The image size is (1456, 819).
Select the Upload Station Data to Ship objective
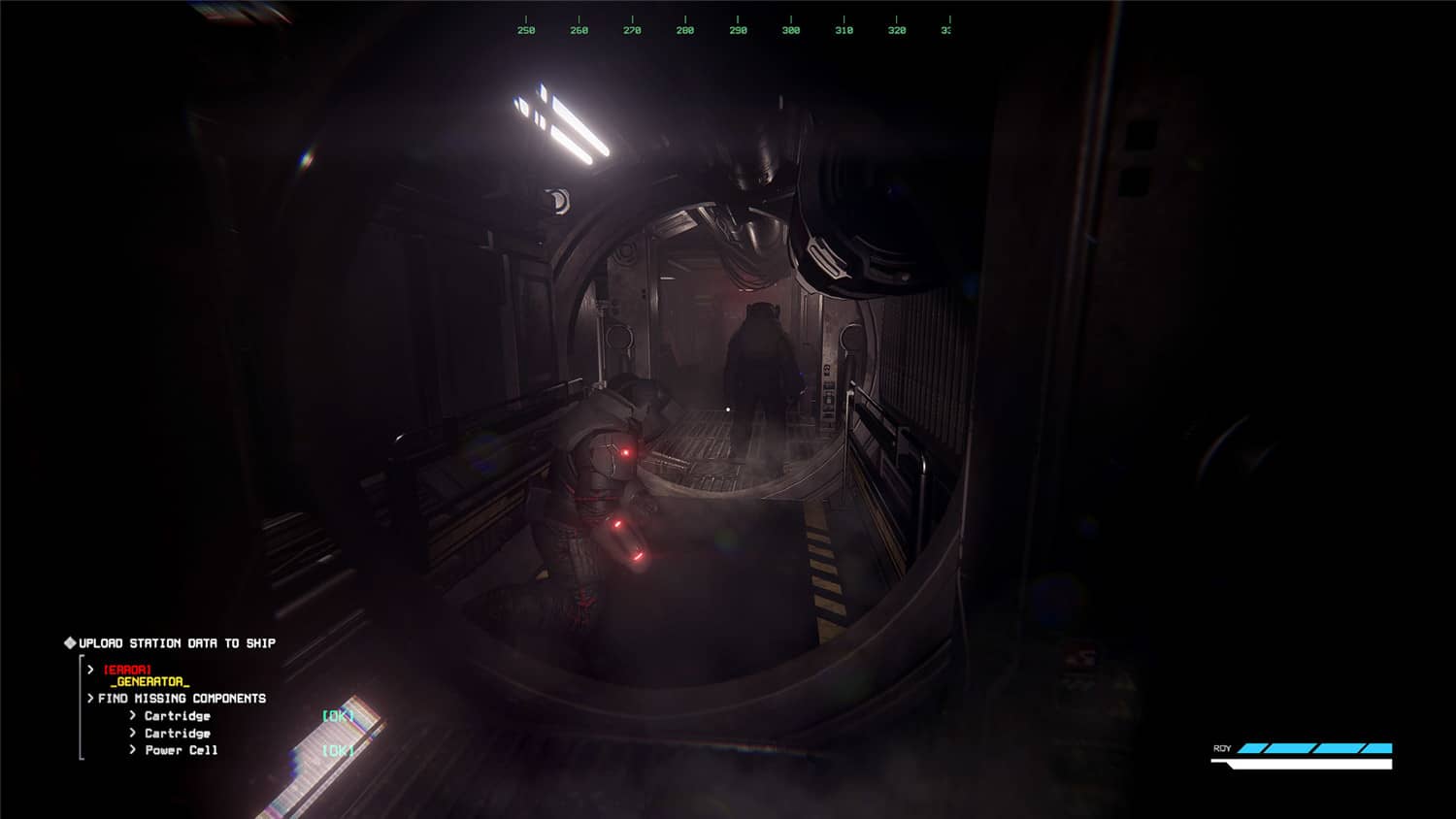pyautogui.click(x=177, y=643)
